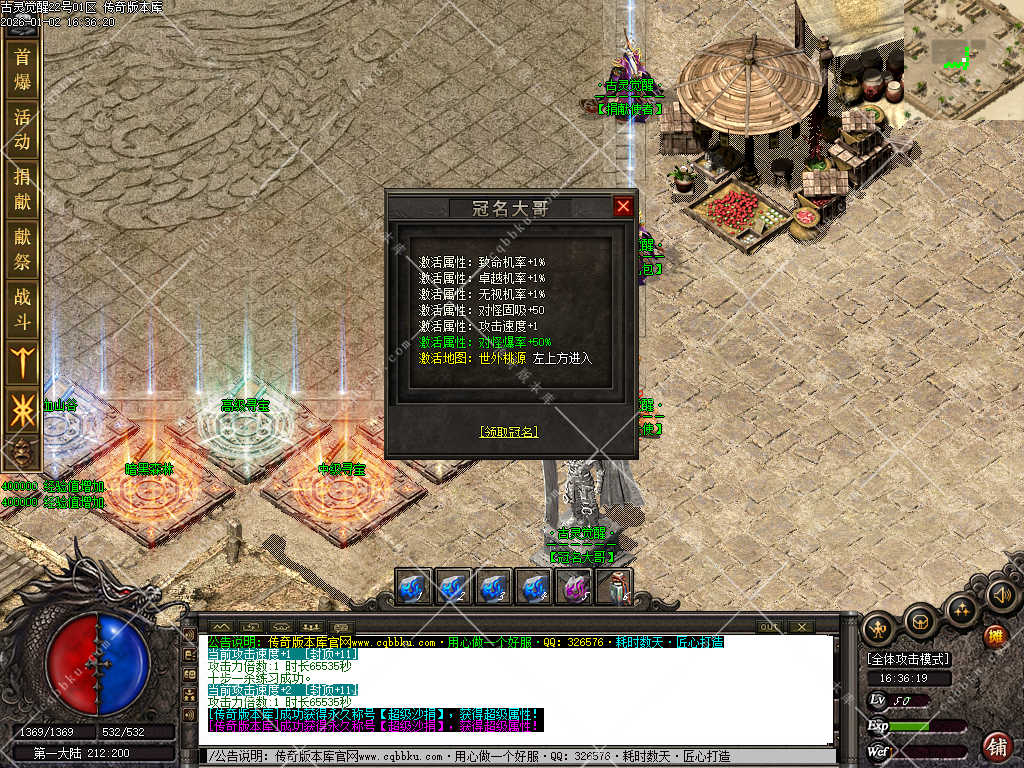The height and width of the screenshot is (768, 1024).
Task: Switch the 全体攻击模式 attack mode
Action: click(909, 659)
